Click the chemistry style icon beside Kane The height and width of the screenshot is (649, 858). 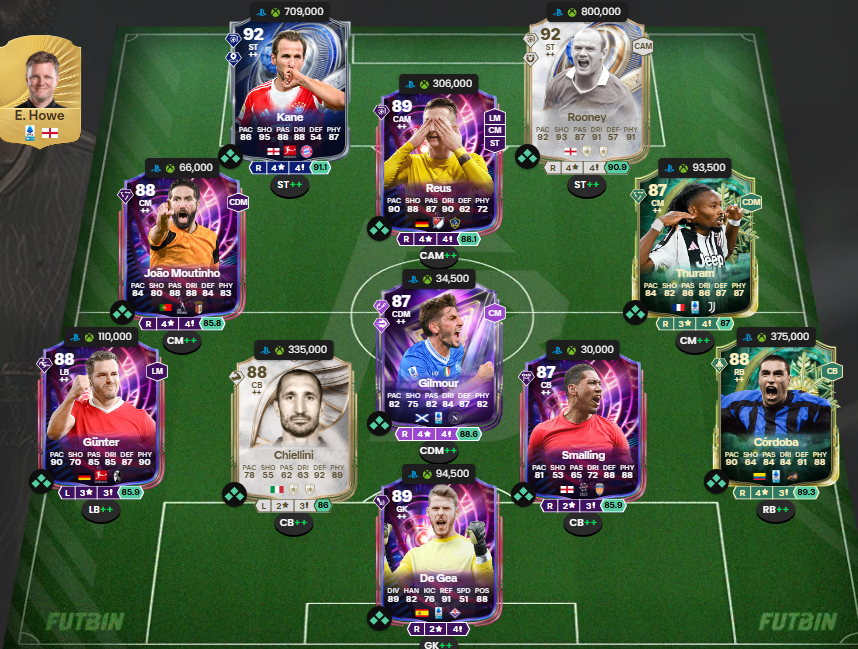coord(230,157)
